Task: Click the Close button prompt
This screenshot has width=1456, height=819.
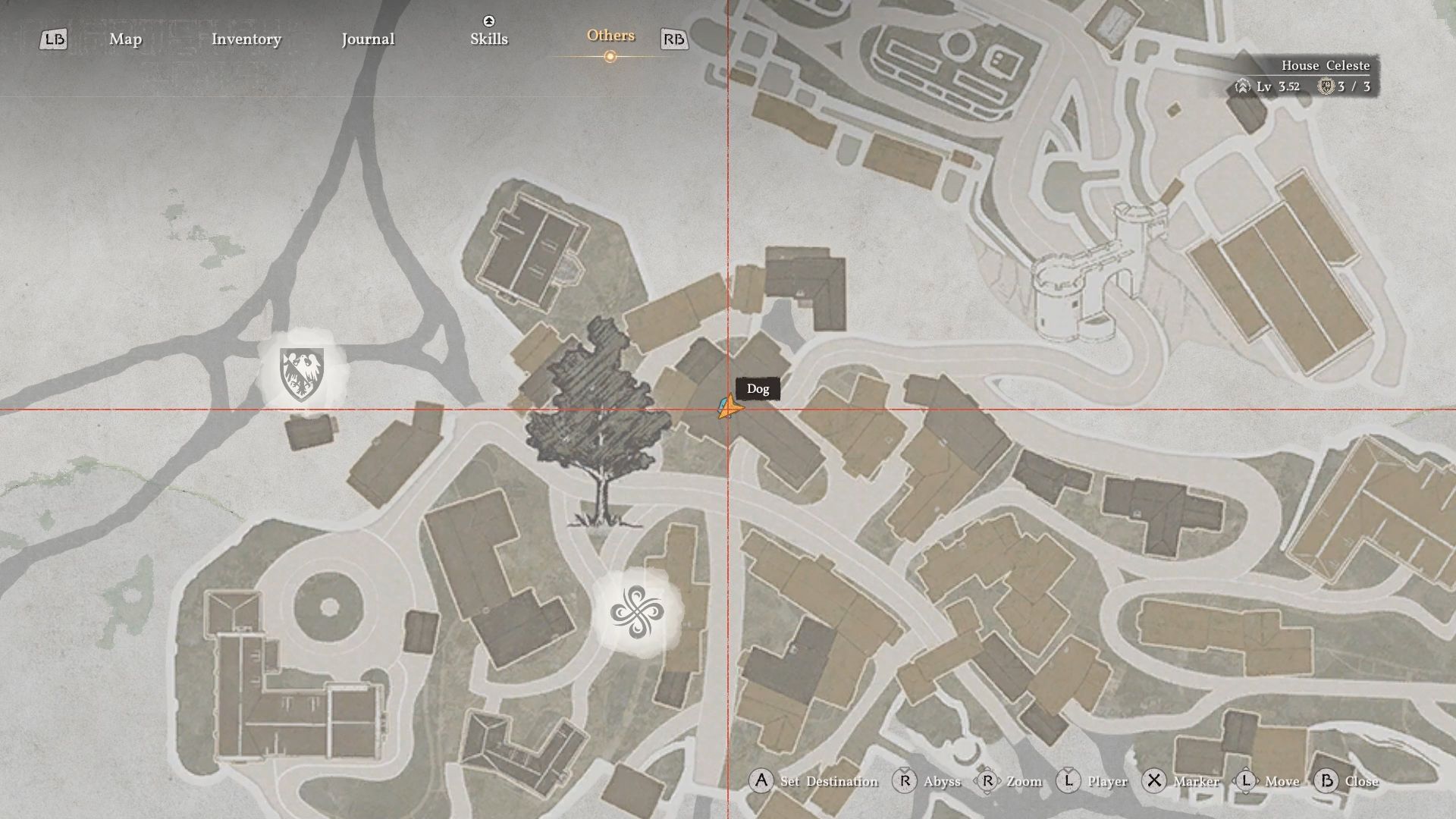Action: tap(1363, 781)
